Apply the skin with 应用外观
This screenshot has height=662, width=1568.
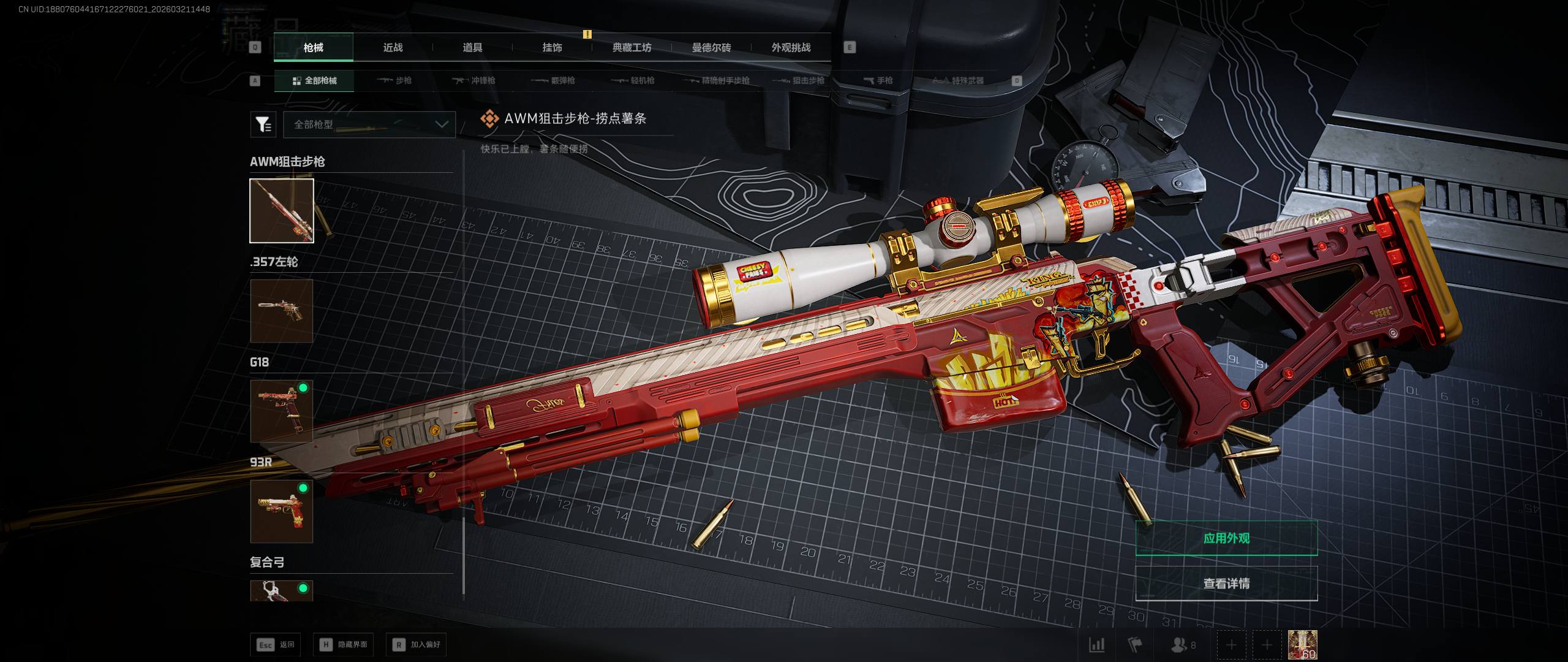point(1226,538)
